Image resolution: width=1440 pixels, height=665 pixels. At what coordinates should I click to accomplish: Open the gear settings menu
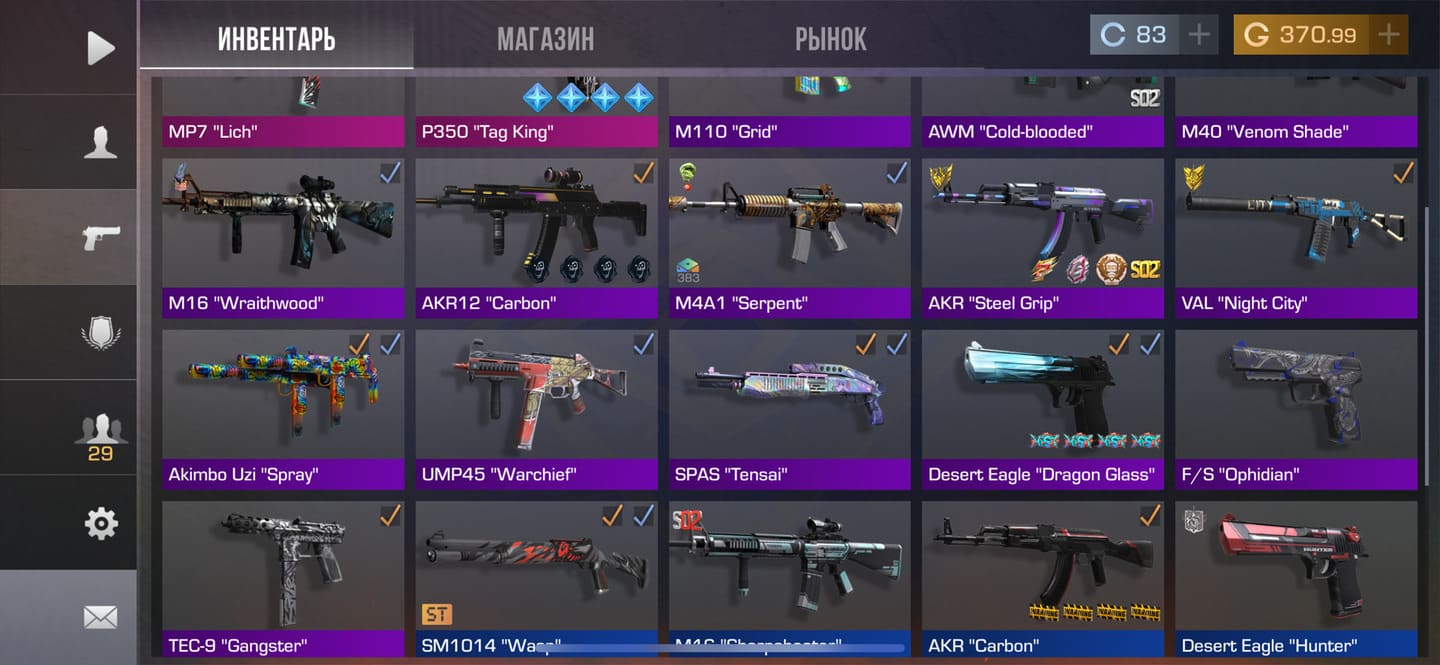(100, 523)
